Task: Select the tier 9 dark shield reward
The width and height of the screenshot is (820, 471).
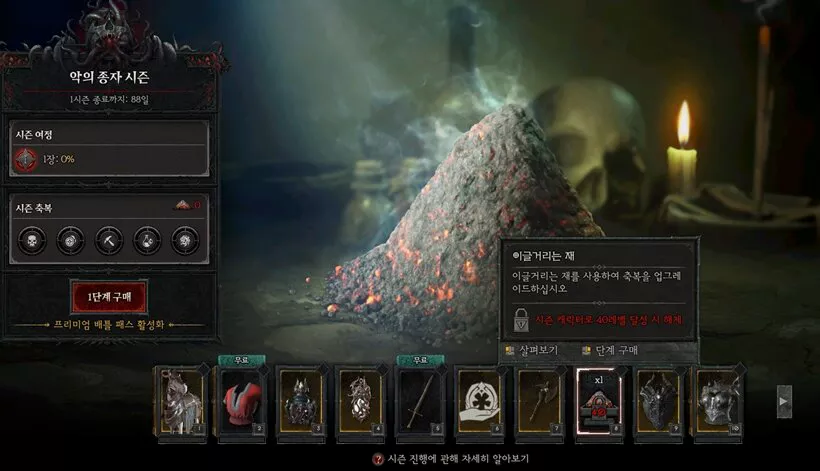Action: [660, 403]
